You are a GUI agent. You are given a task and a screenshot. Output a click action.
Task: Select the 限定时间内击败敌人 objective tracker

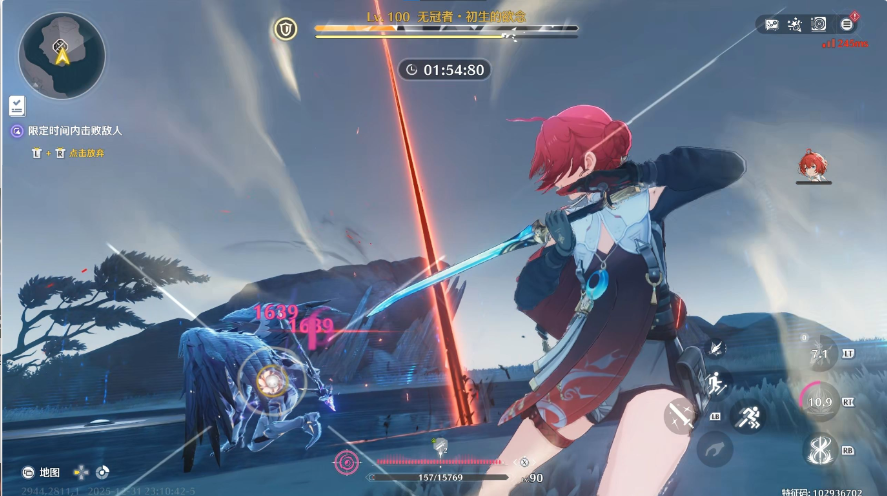(74, 131)
